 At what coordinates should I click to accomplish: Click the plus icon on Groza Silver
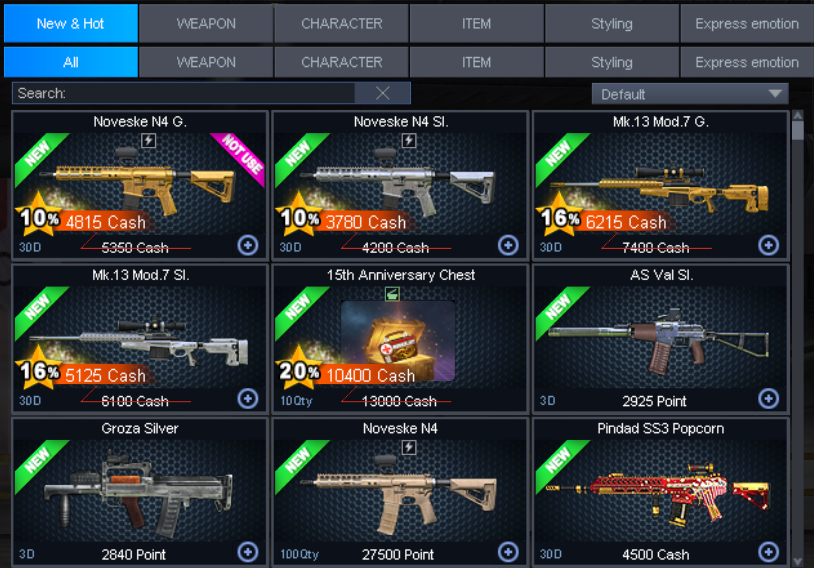click(x=248, y=552)
